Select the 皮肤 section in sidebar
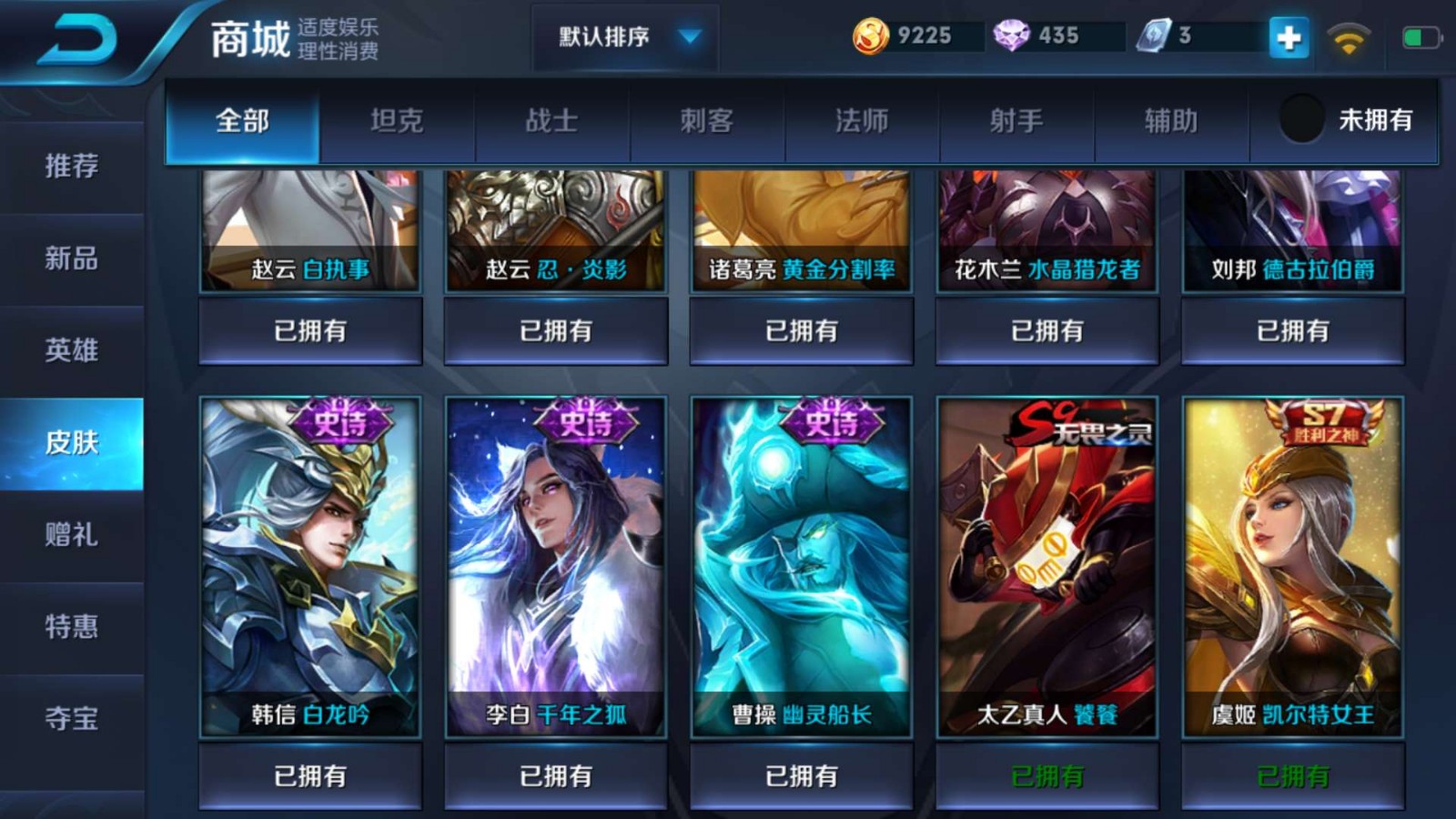The height and width of the screenshot is (819, 1456). [73, 443]
